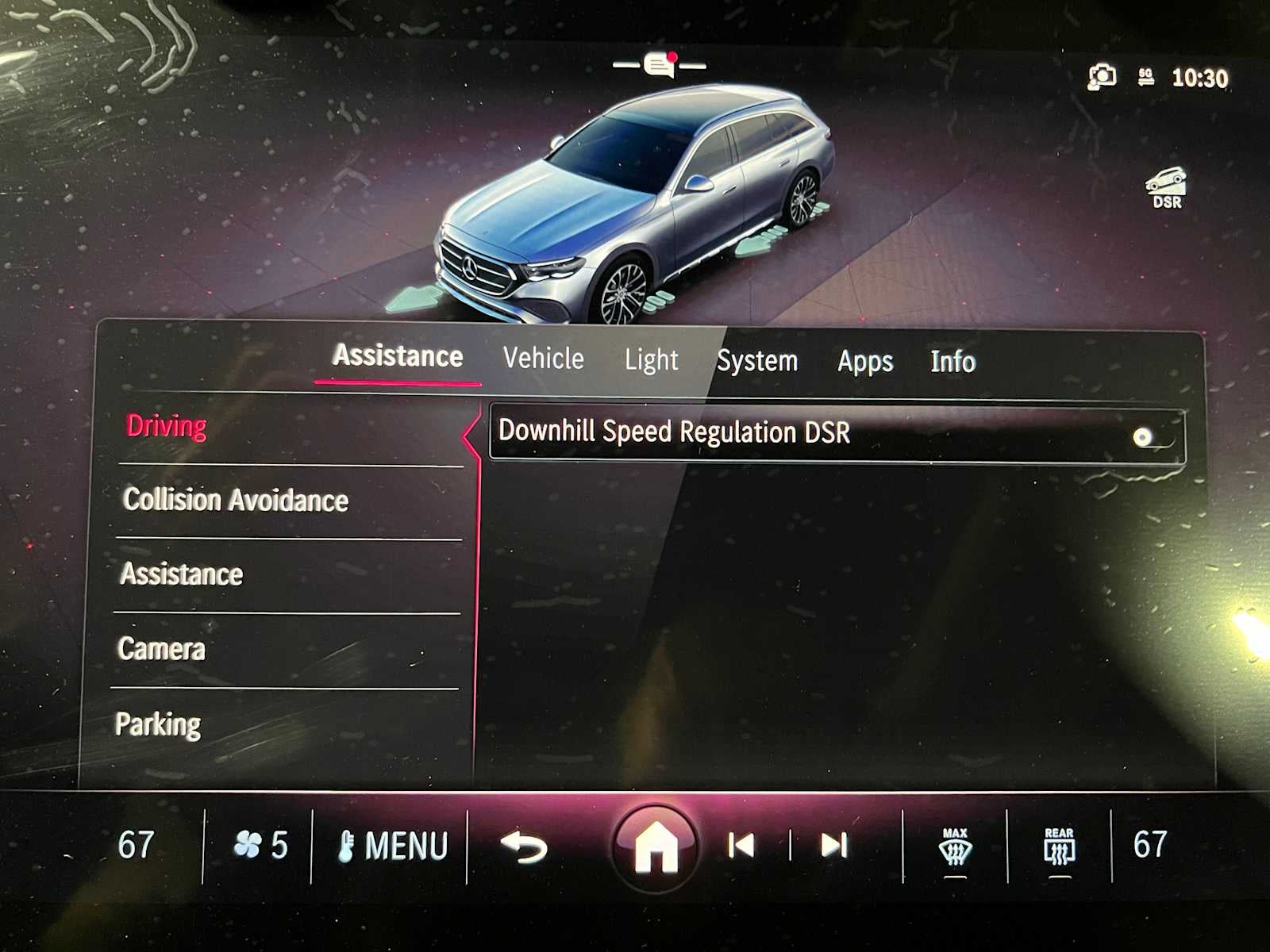Open the Camera assistance settings
The width and height of the screenshot is (1270, 952).
click(x=160, y=649)
